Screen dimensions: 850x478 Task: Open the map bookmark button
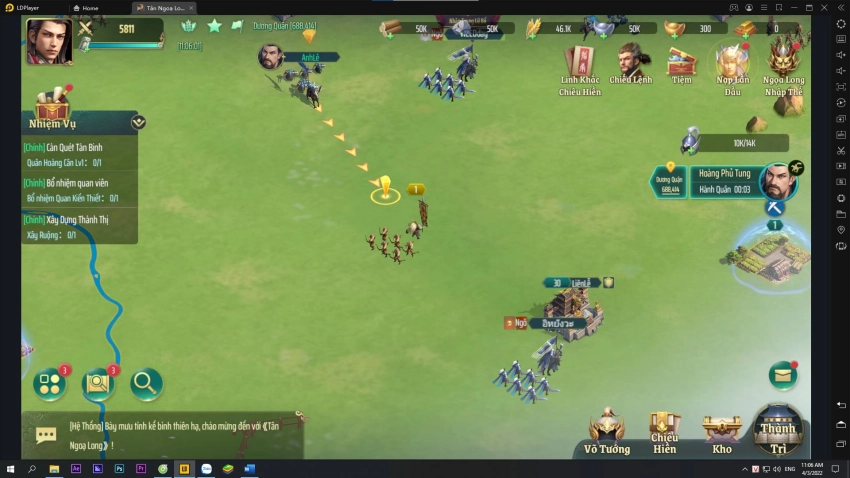[x=97, y=383]
